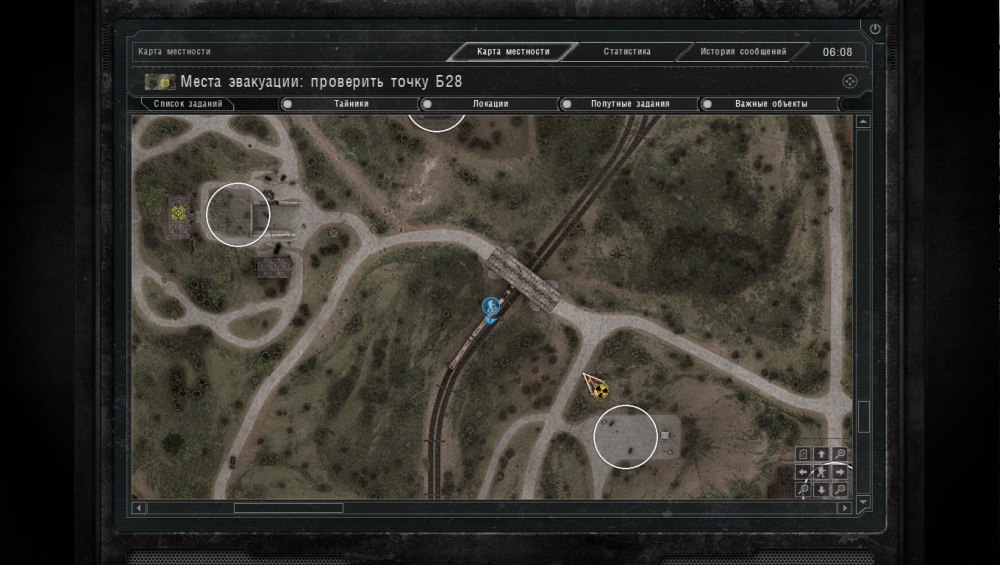1000x565 pixels.
Task: Select the blue marker on the railway
Action: (x=490, y=306)
